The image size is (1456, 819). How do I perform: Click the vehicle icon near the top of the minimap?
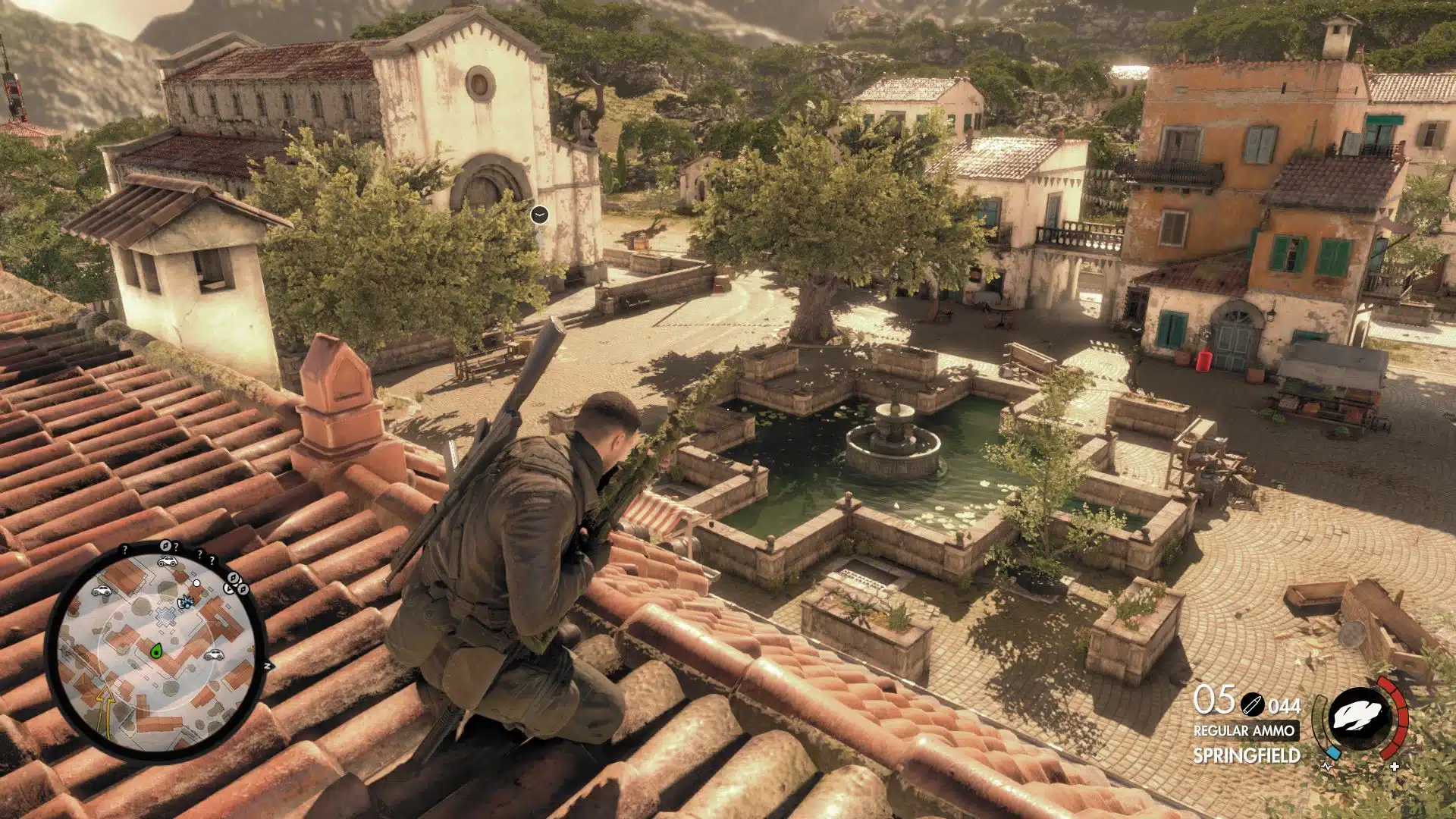pos(168,562)
